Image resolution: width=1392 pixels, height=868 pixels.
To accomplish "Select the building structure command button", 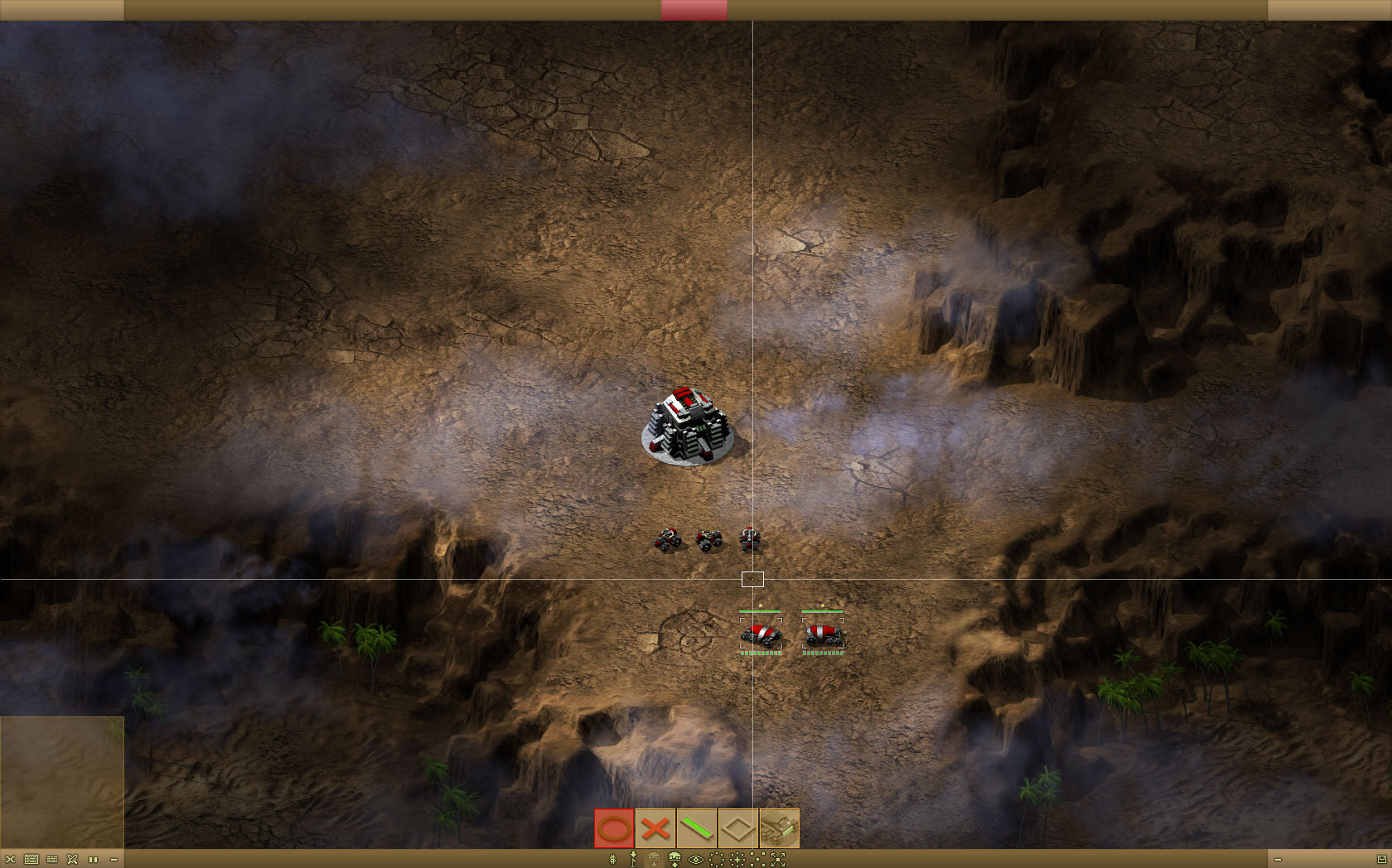I will (779, 828).
